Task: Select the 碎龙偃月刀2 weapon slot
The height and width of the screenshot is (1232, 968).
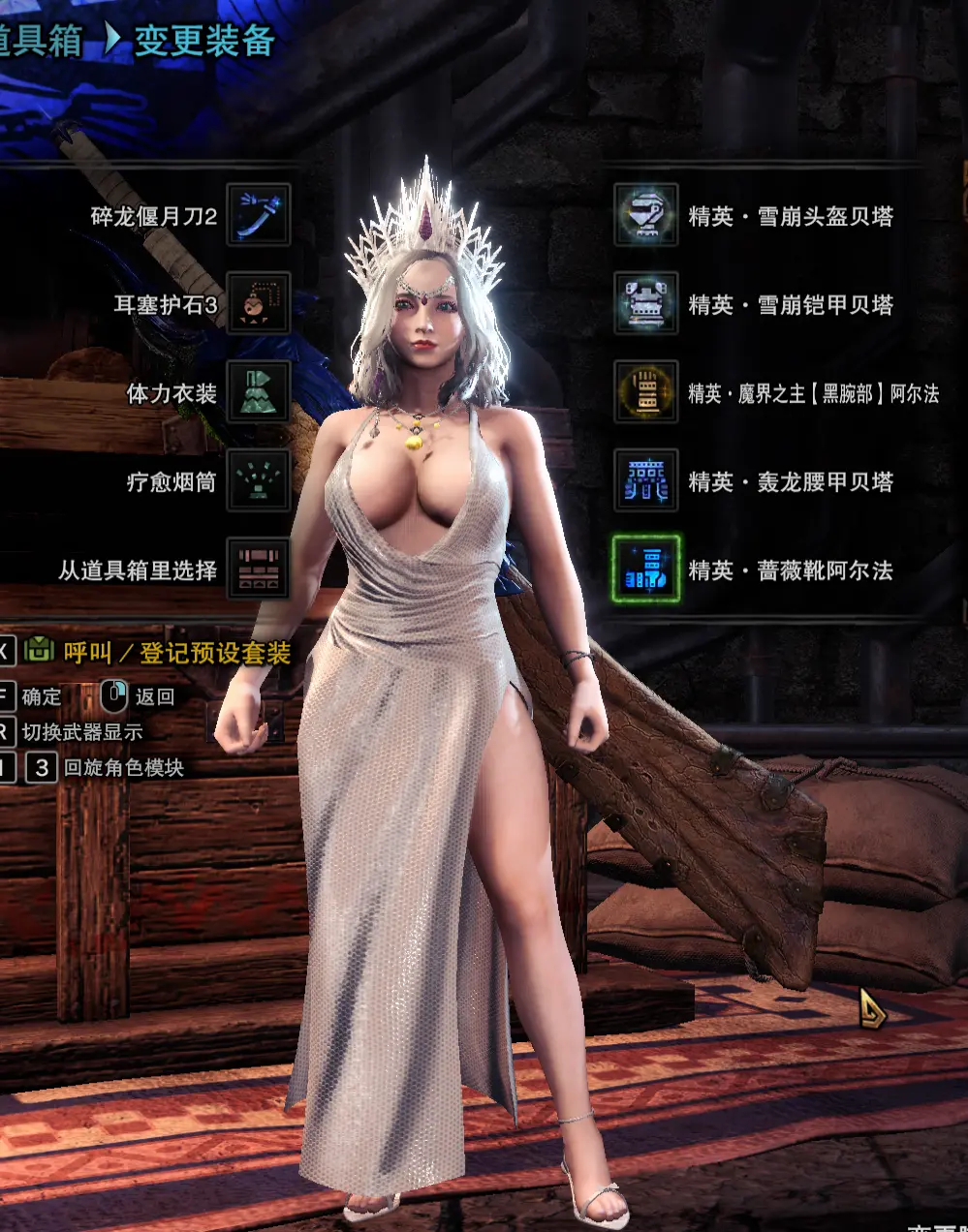Action: click(x=259, y=215)
